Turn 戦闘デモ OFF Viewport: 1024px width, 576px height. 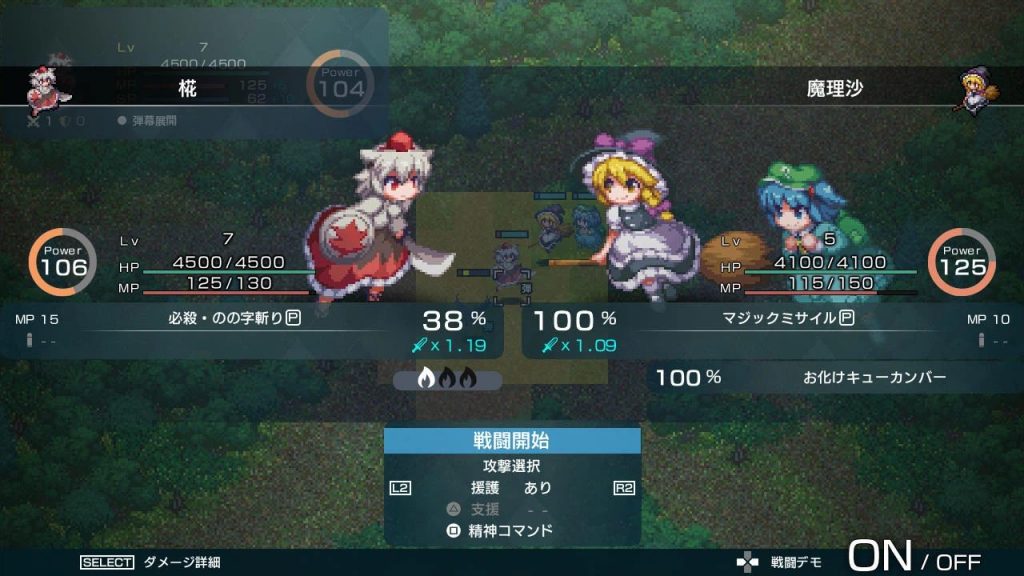(x=958, y=562)
